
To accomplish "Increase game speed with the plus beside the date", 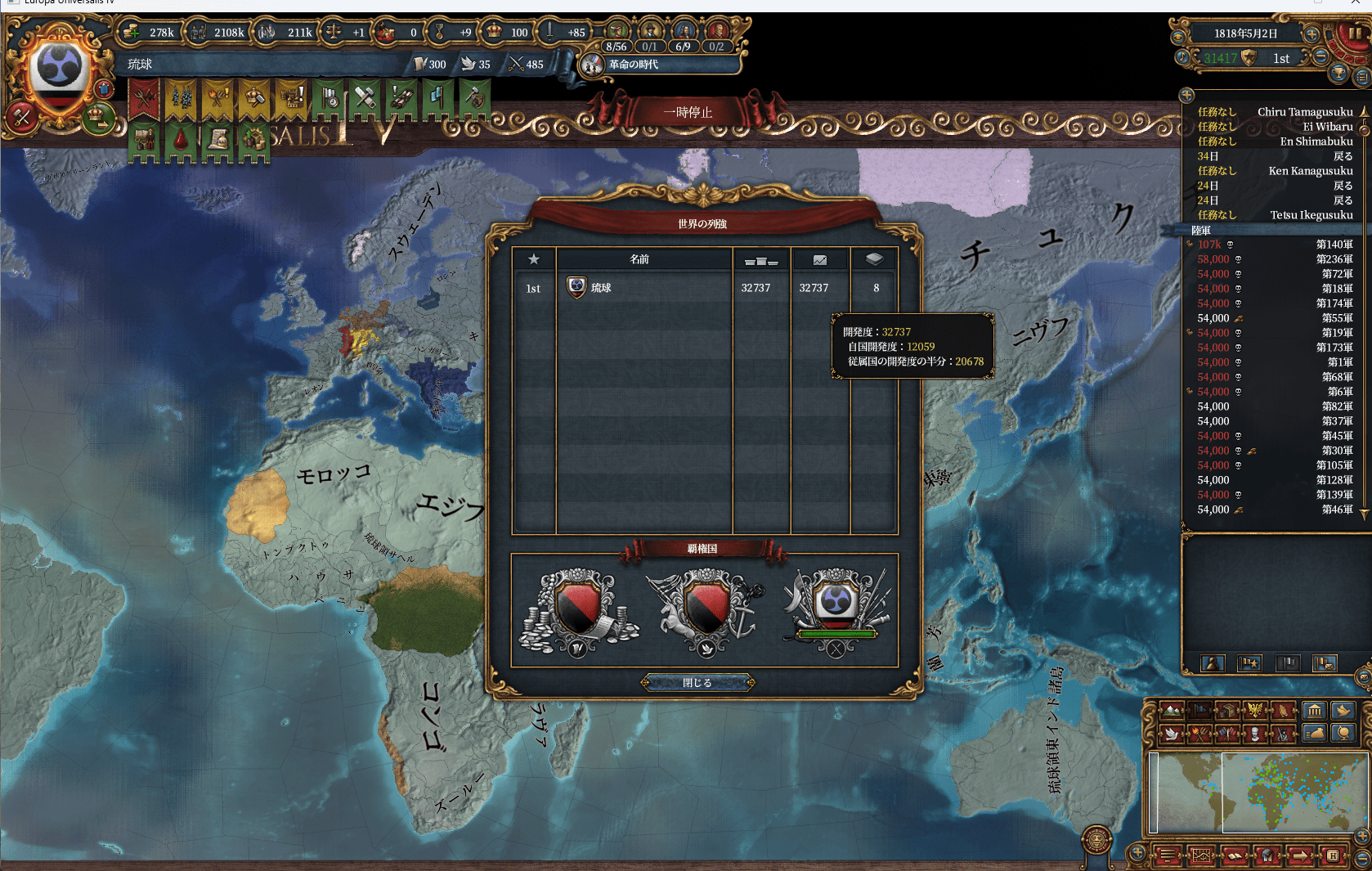I will pyautogui.click(x=1311, y=34).
